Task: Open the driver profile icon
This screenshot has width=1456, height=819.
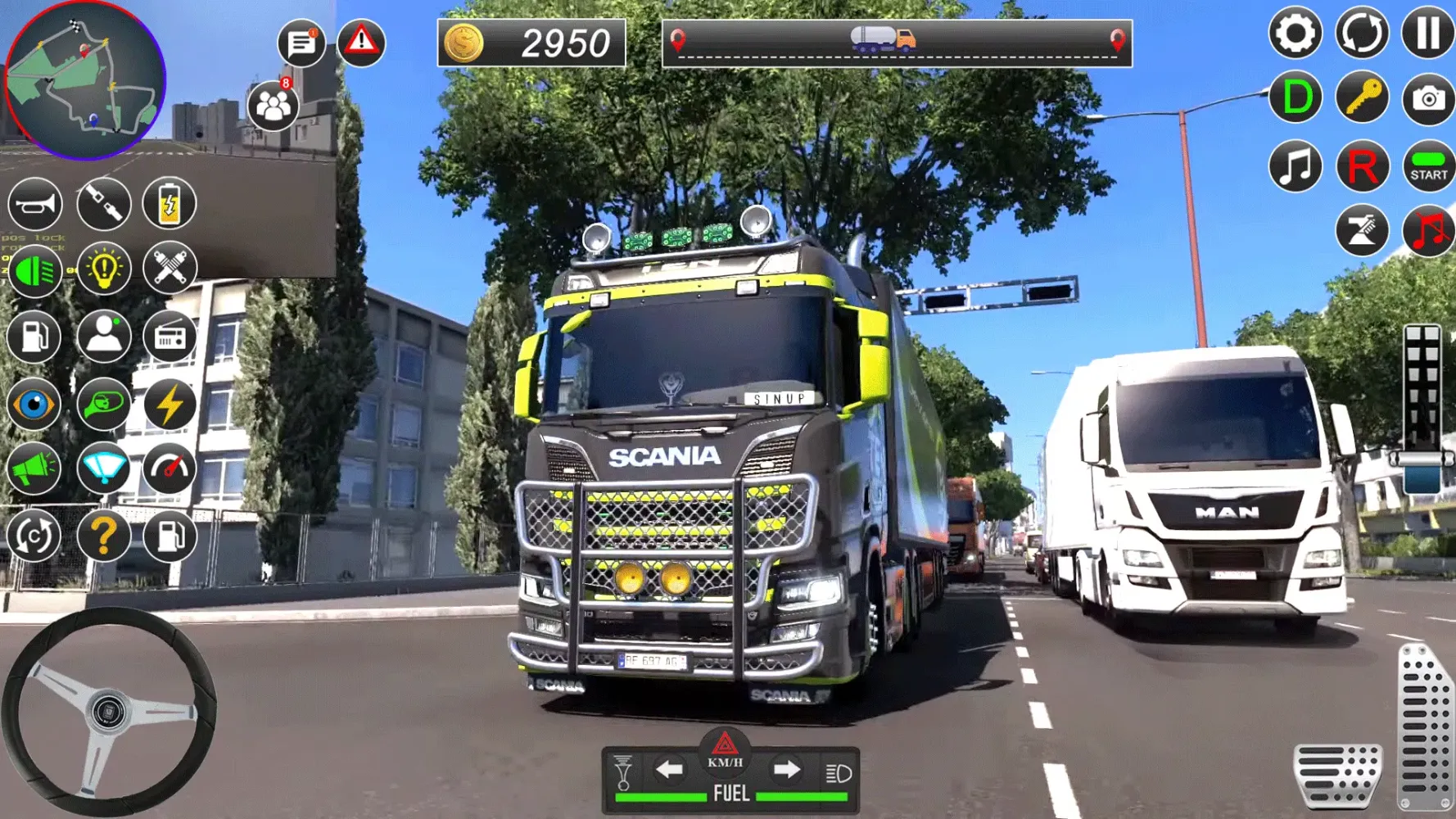Action: click(103, 337)
